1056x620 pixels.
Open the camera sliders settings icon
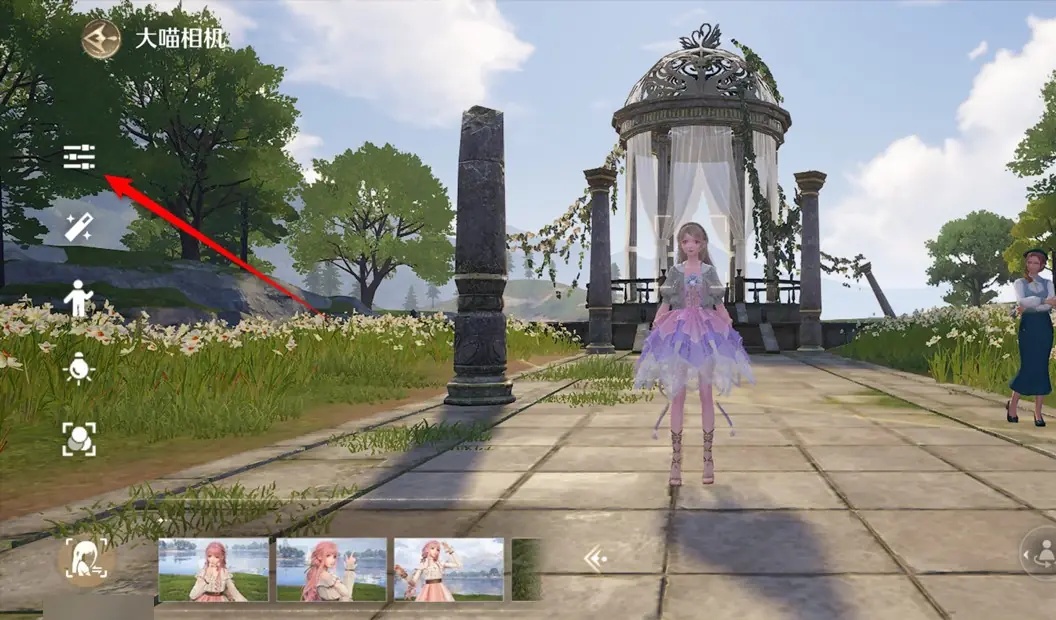(79, 157)
